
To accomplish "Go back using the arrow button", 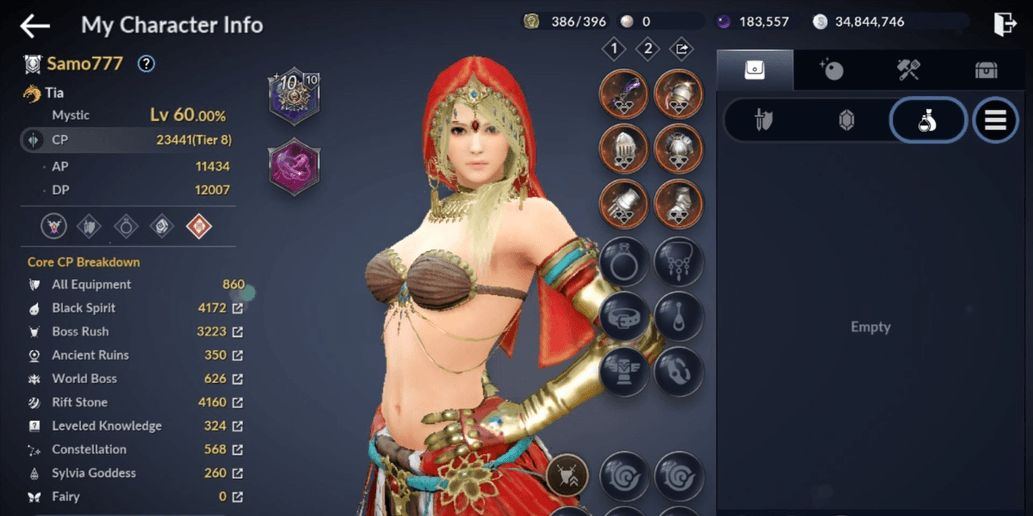I will (x=35, y=25).
